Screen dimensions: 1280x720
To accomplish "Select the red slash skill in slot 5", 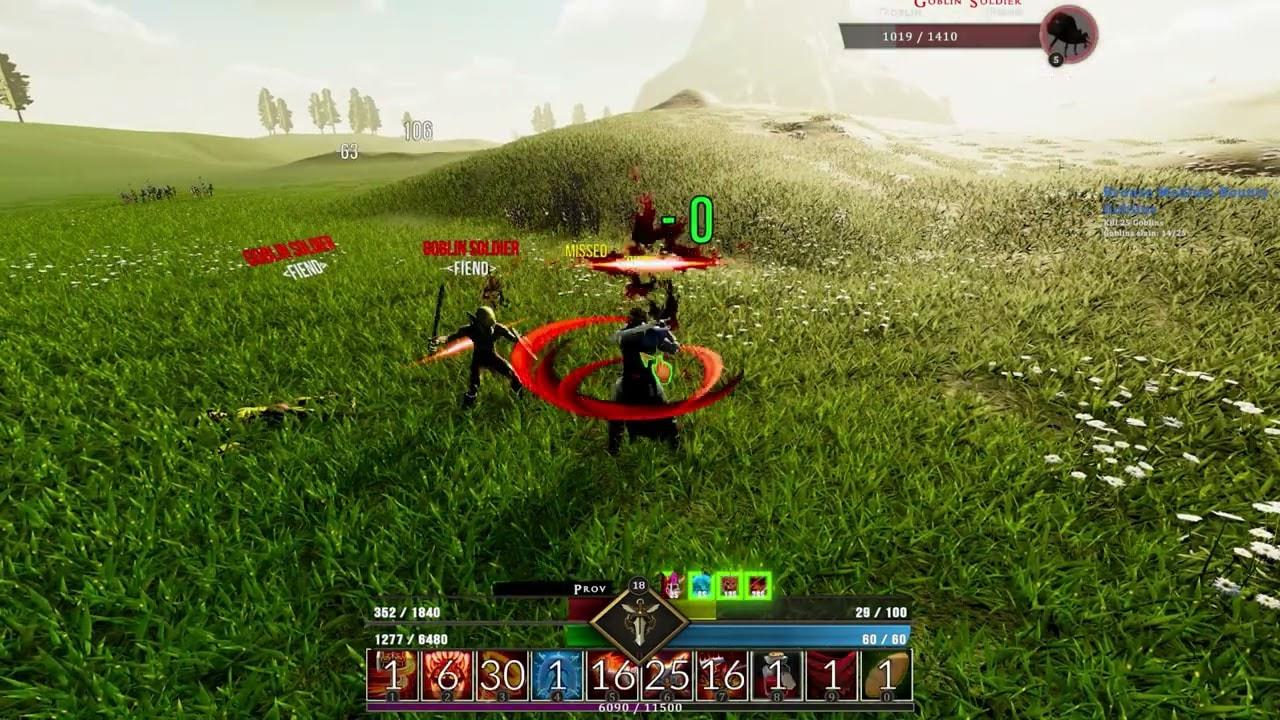I will pos(612,676).
